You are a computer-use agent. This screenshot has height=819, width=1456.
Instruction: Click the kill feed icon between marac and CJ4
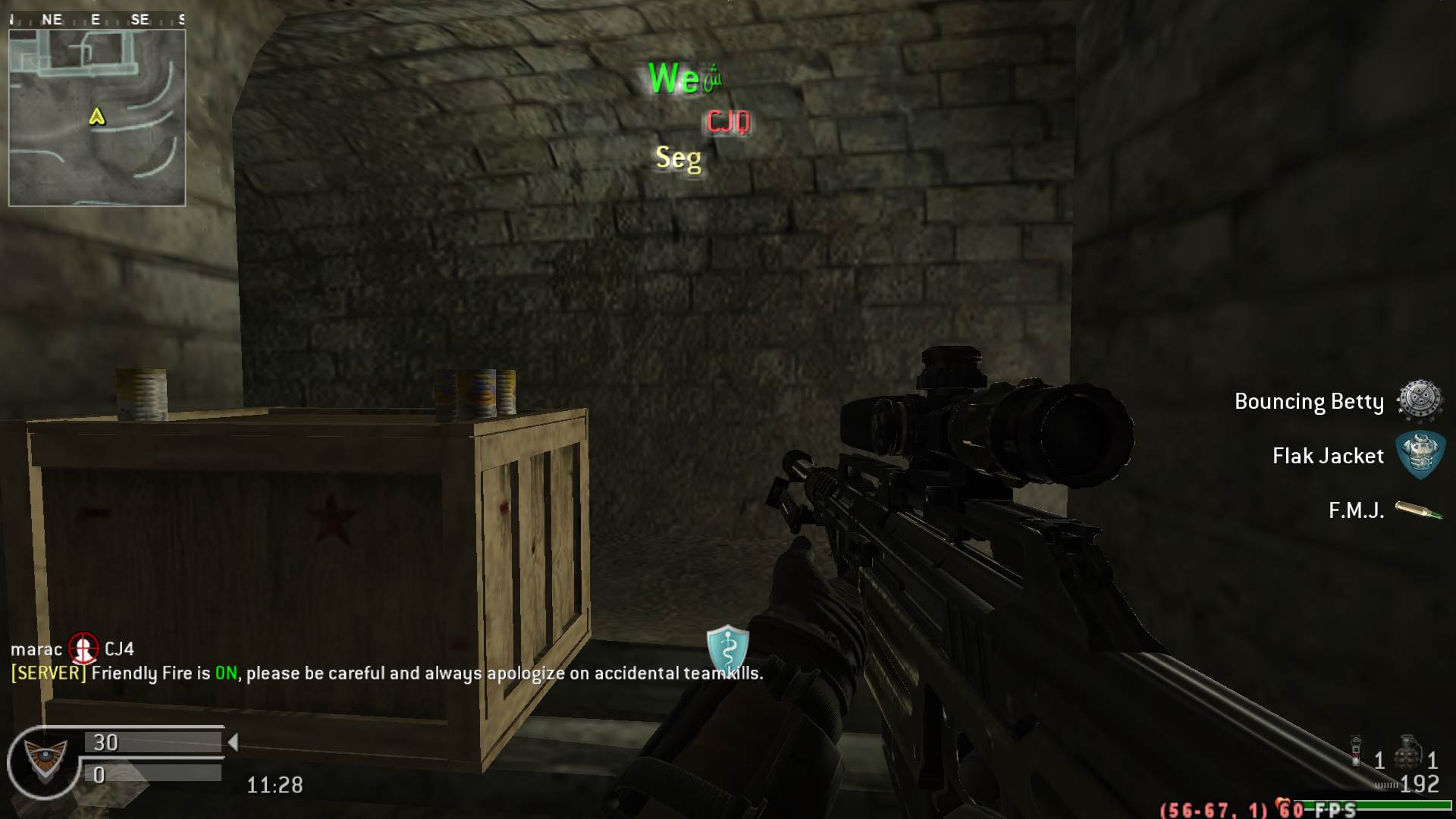[83, 648]
